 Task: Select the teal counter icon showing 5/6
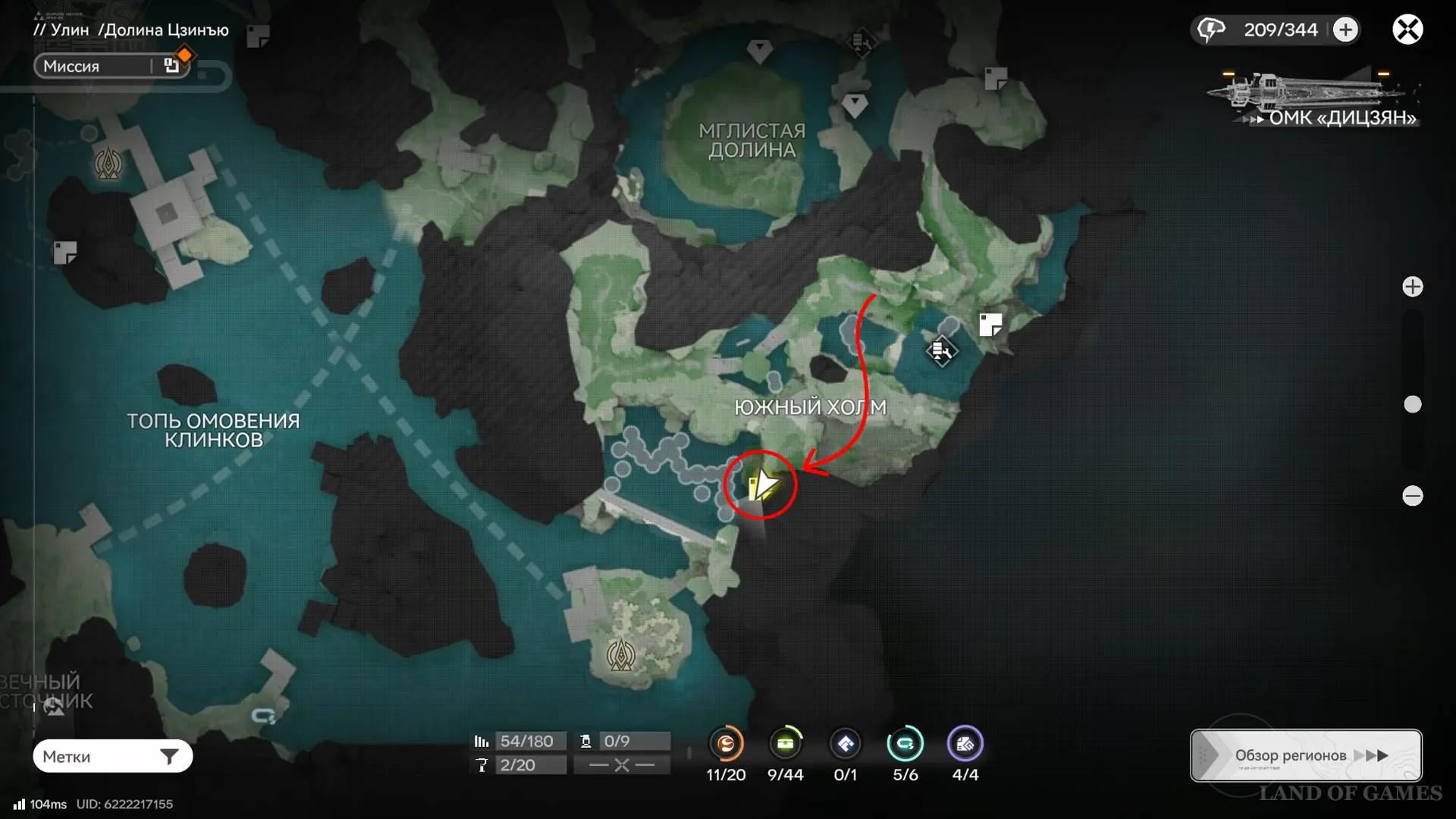pos(905,744)
